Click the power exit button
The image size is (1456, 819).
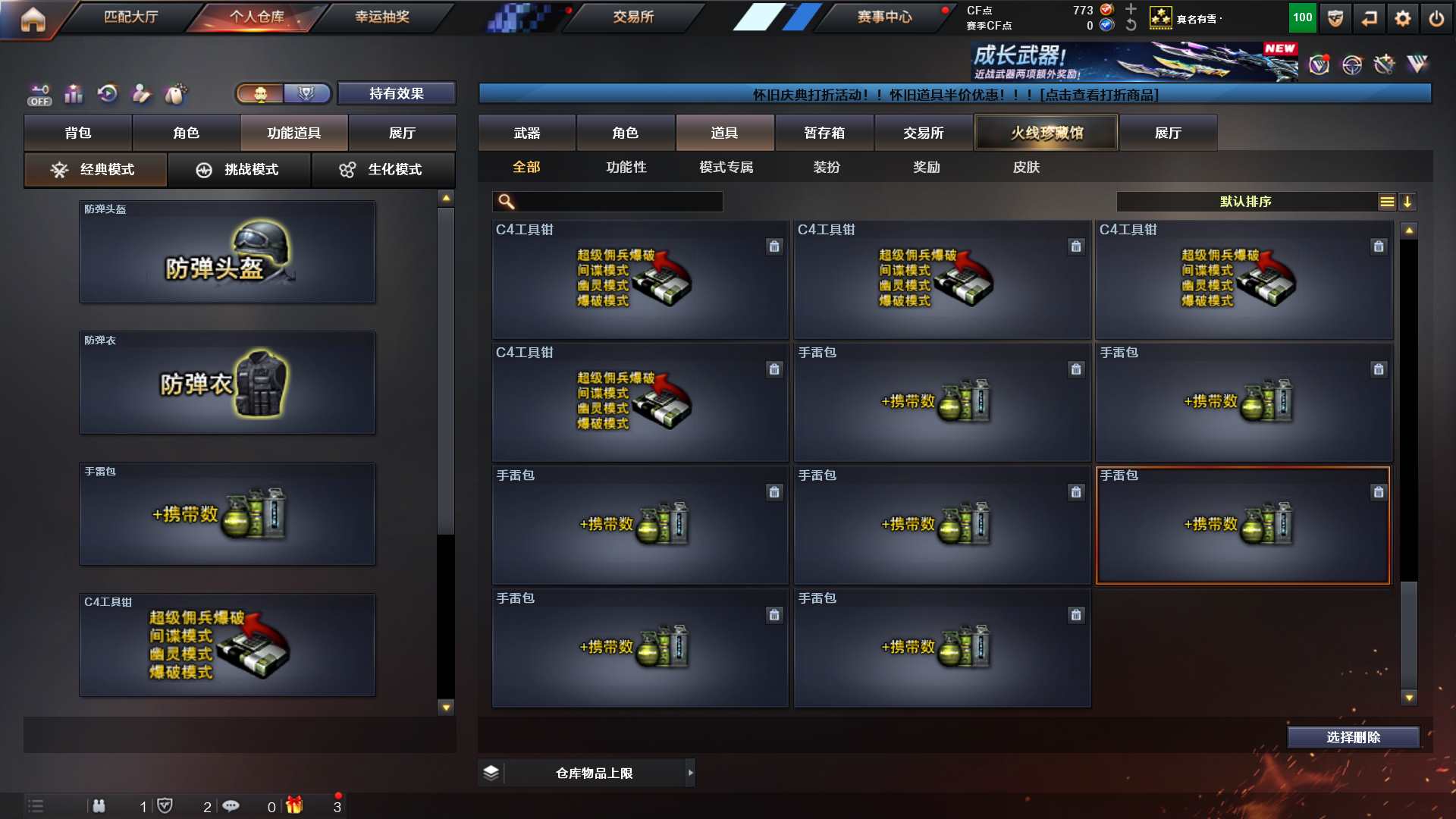[1436, 18]
